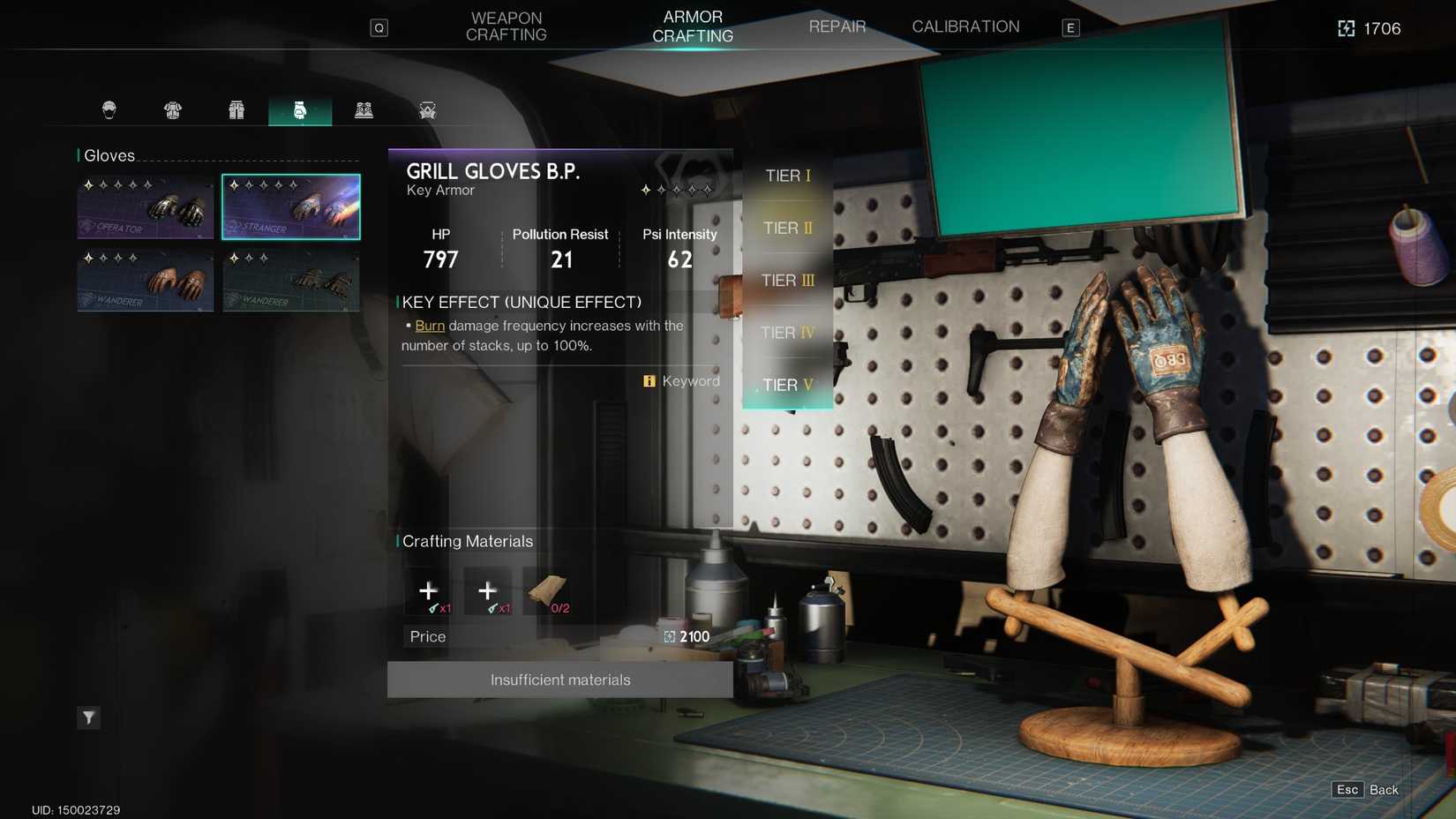Click the highlighted gloves category icon
The width and height of the screenshot is (1456, 819).
point(300,109)
